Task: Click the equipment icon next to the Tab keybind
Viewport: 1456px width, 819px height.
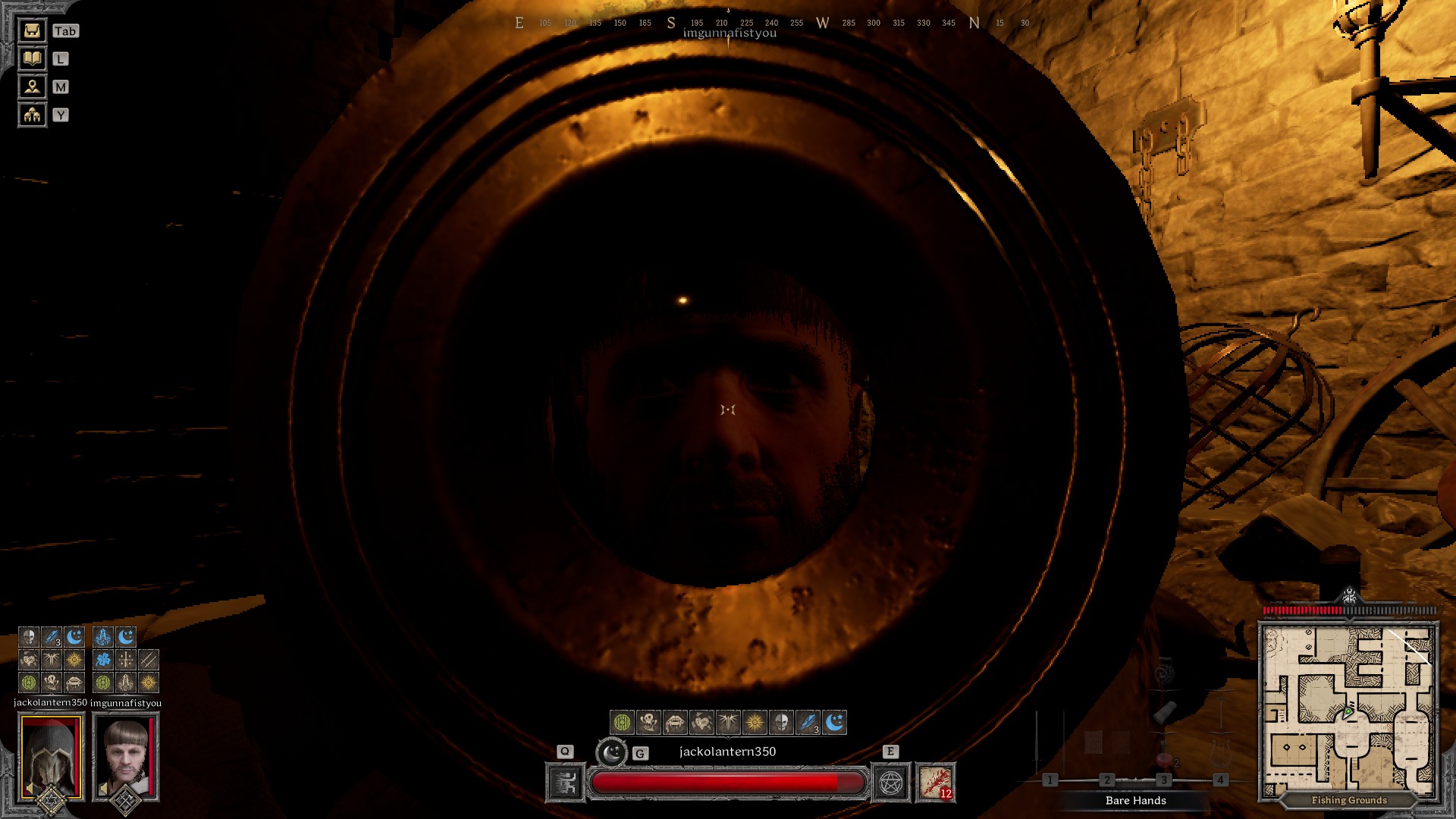Action: (31, 31)
